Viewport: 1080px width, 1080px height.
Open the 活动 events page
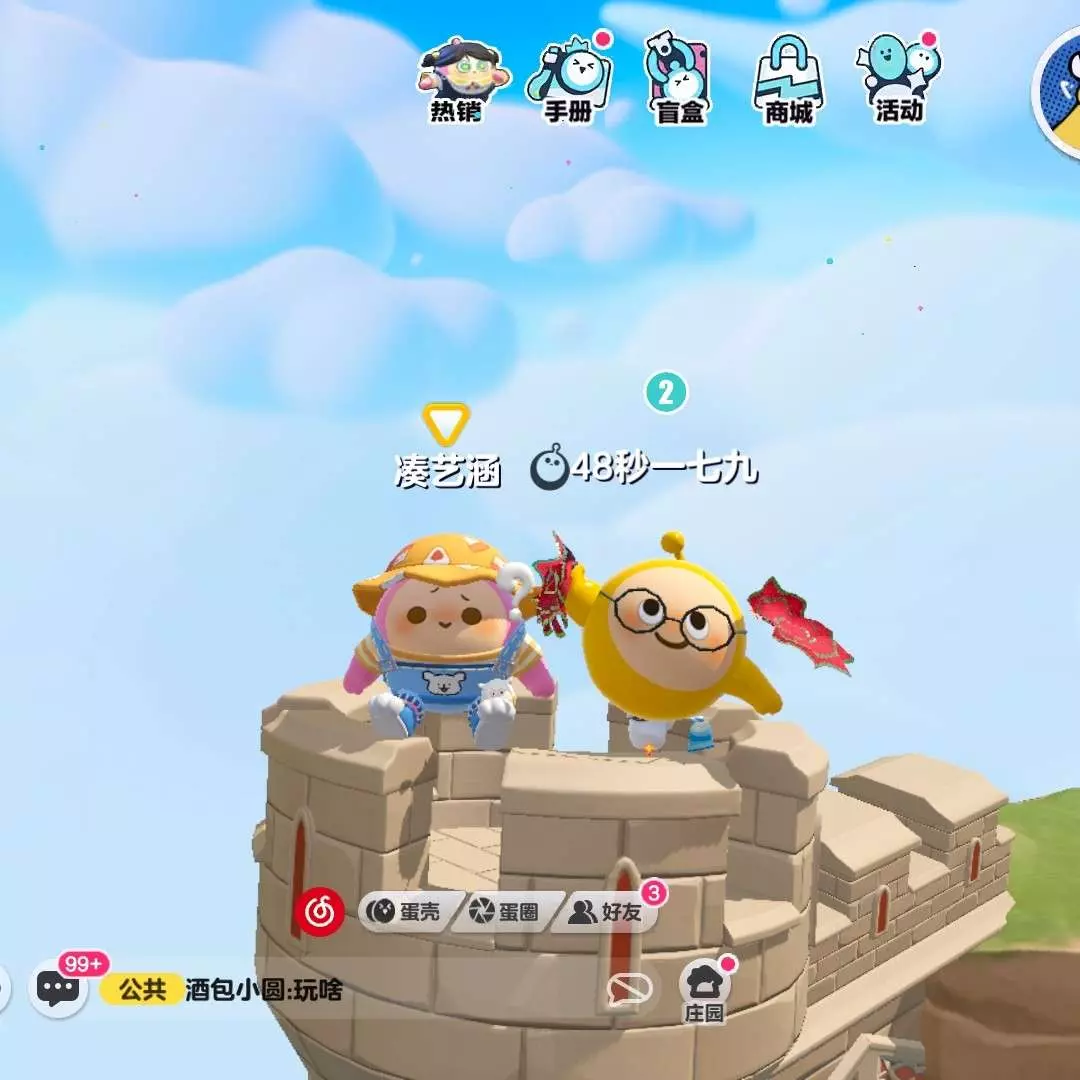point(899,81)
